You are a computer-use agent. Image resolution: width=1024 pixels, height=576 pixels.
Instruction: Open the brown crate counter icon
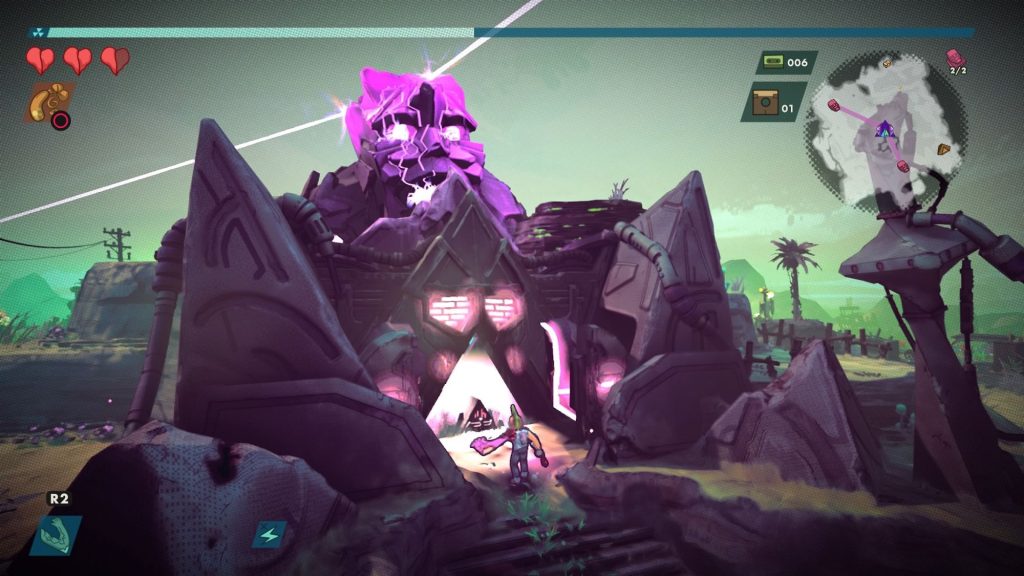tap(764, 101)
